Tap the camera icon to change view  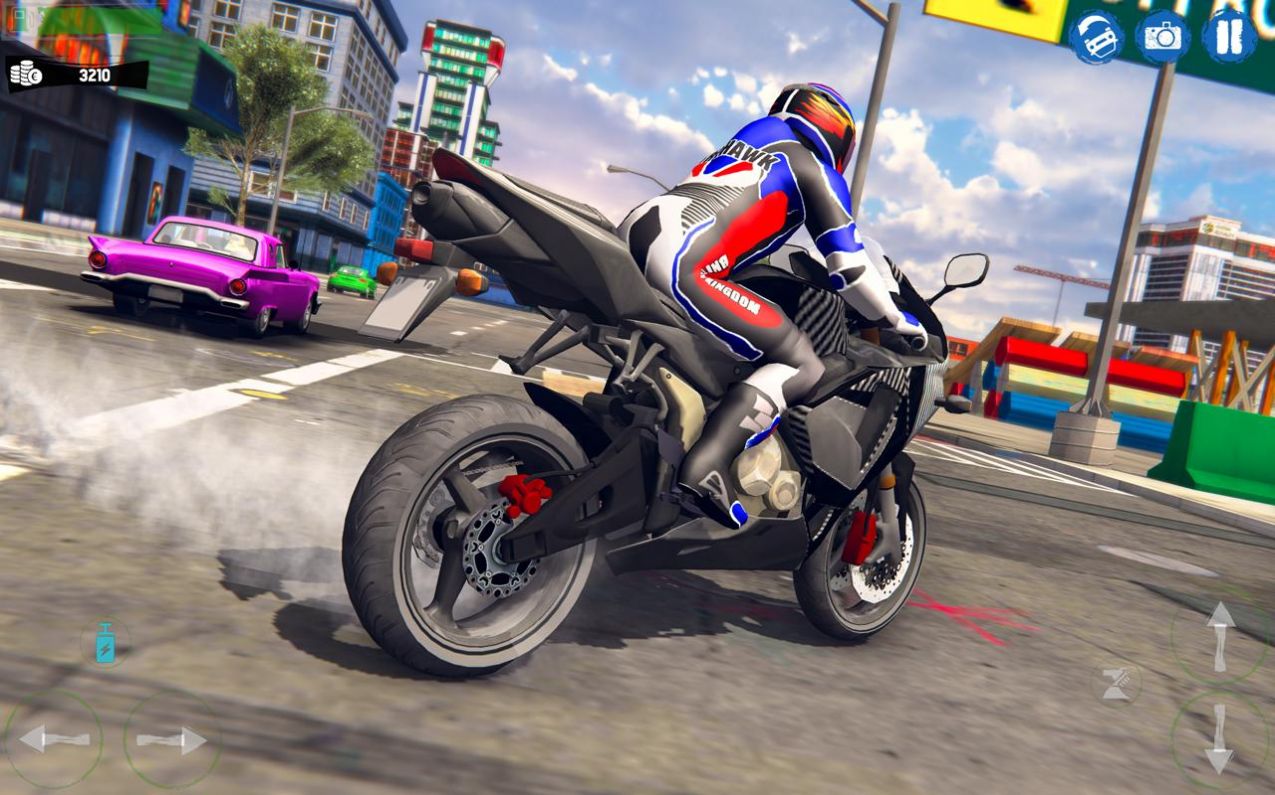point(1162,37)
